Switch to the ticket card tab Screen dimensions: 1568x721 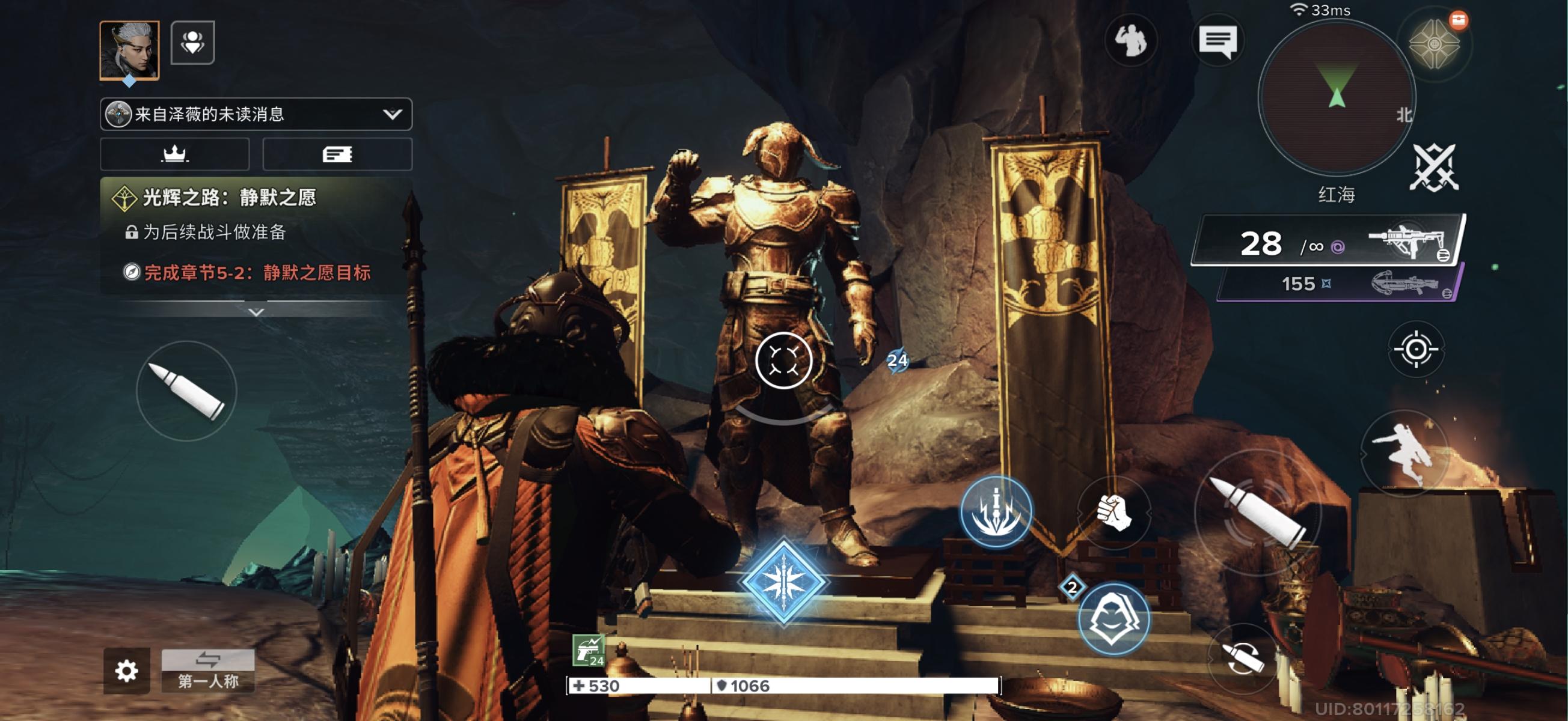coord(337,154)
